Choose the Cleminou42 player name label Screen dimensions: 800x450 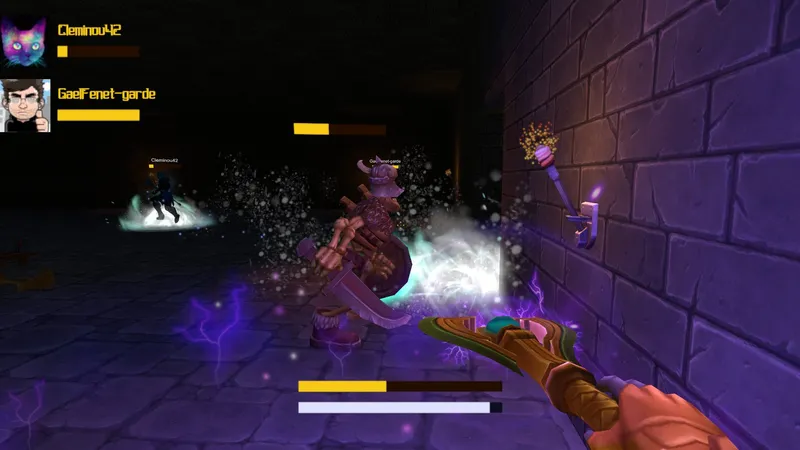coord(90,30)
